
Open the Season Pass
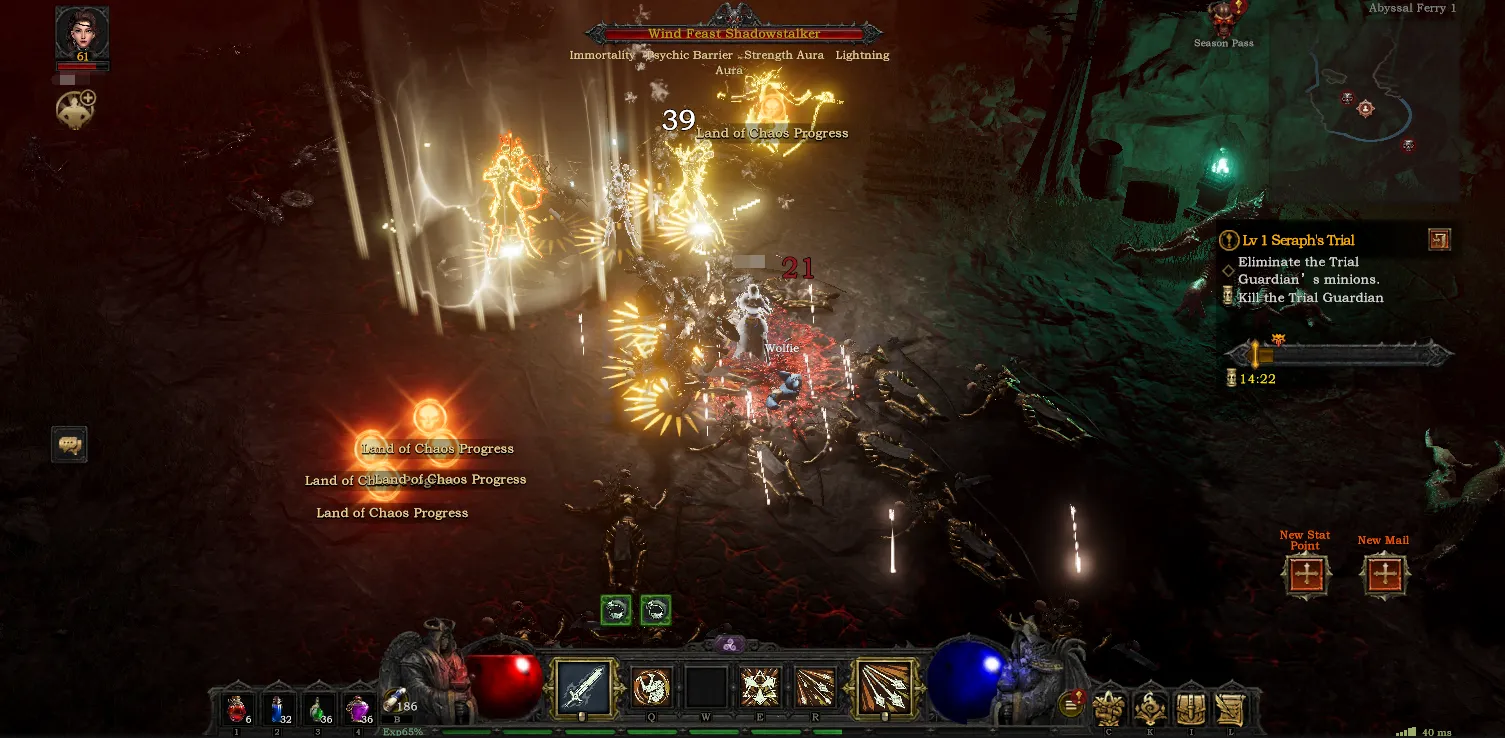[1223, 20]
